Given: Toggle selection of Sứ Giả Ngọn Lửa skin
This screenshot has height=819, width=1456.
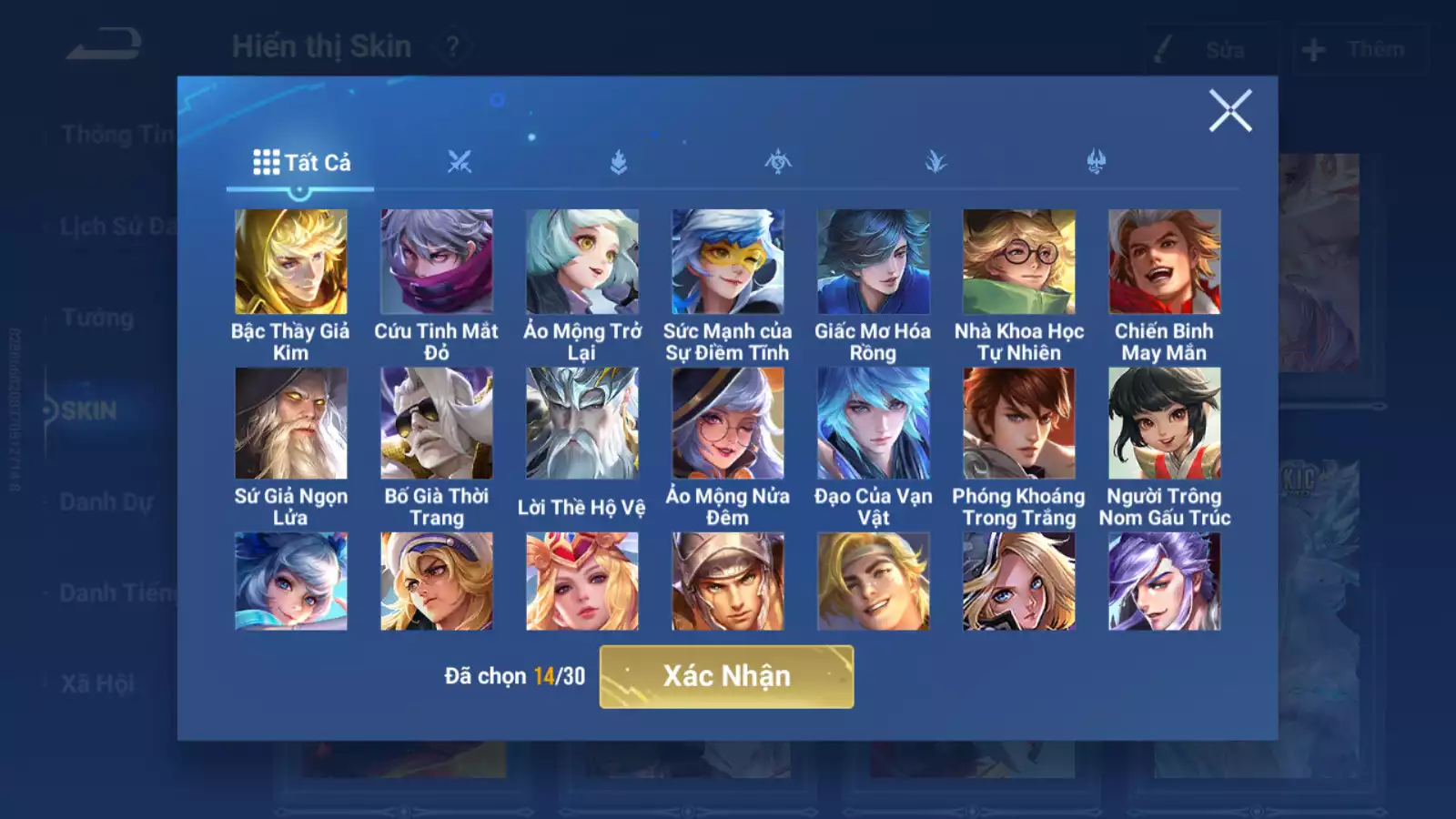Looking at the screenshot, I should [291, 421].
